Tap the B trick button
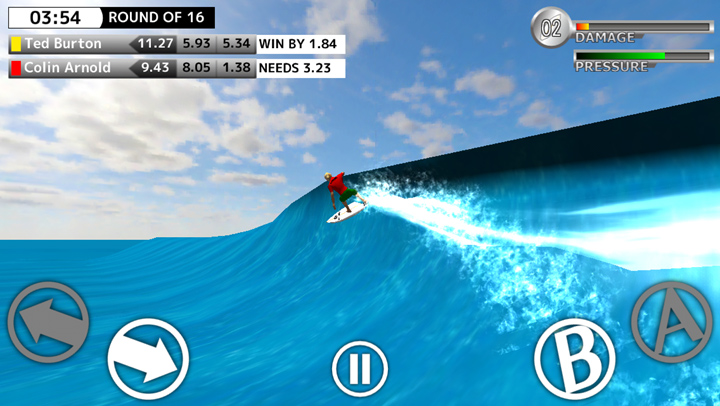Screen dimensions: 720x406 pos(573,359)
